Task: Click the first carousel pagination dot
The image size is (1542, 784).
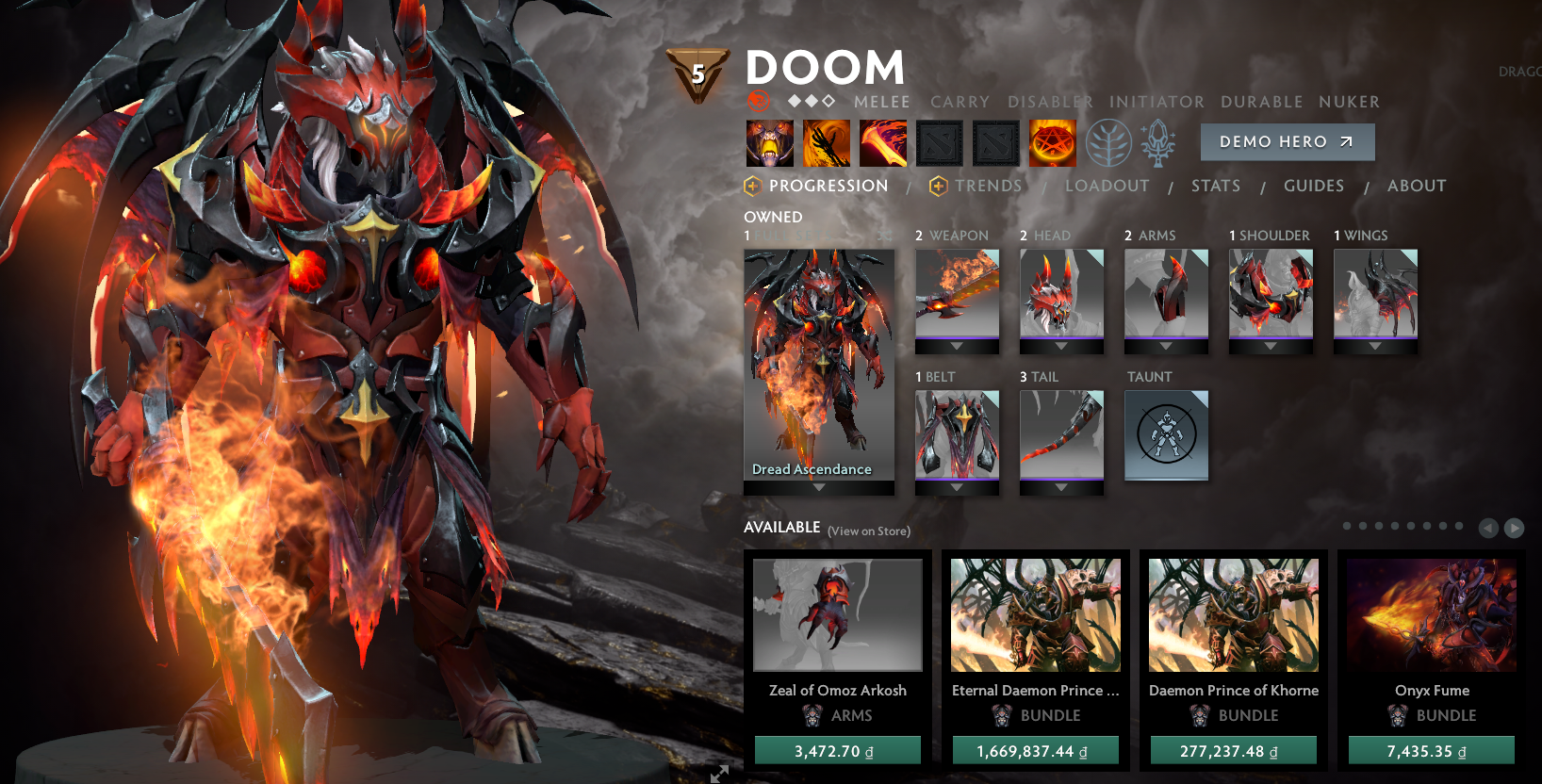Action: (1348, 528)
